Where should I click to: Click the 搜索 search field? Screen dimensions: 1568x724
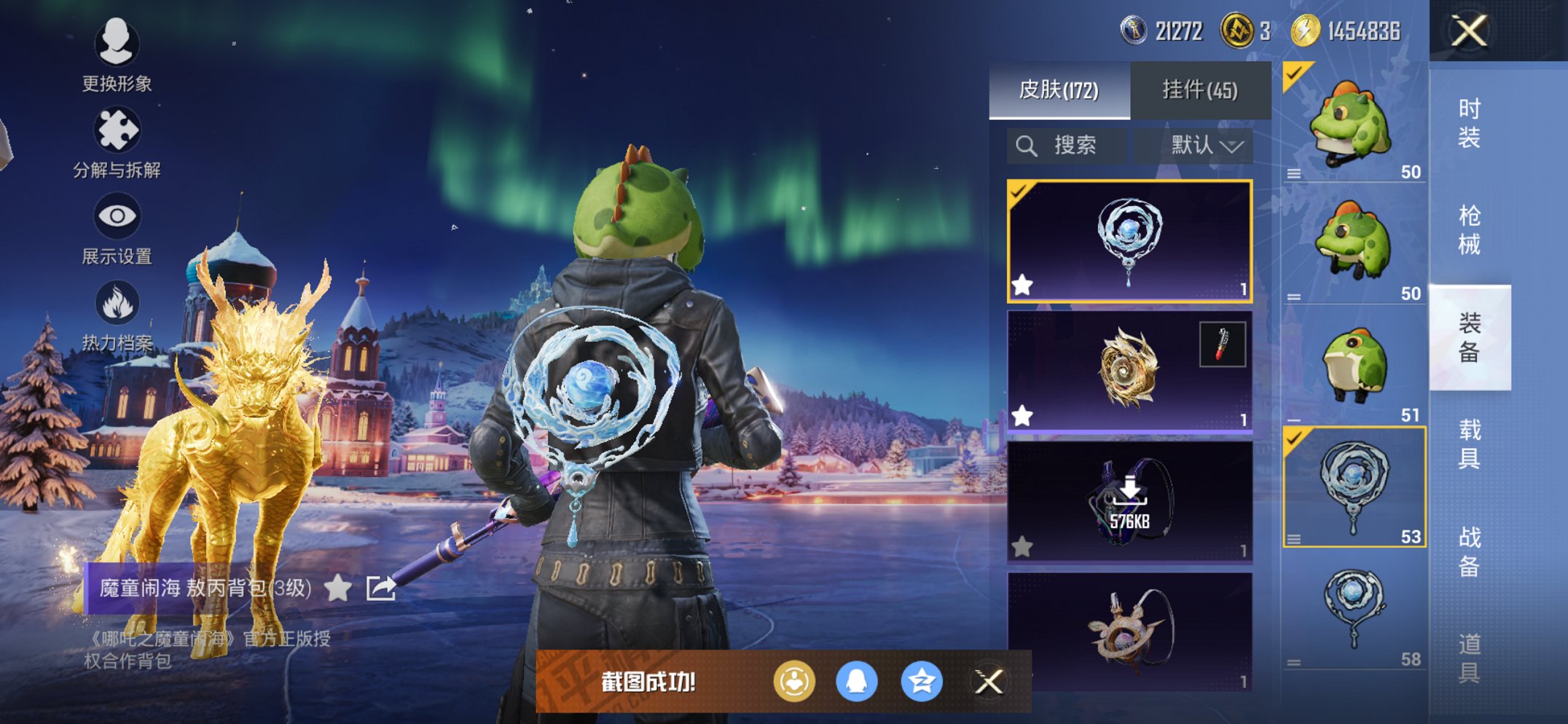coord(1067,146)
